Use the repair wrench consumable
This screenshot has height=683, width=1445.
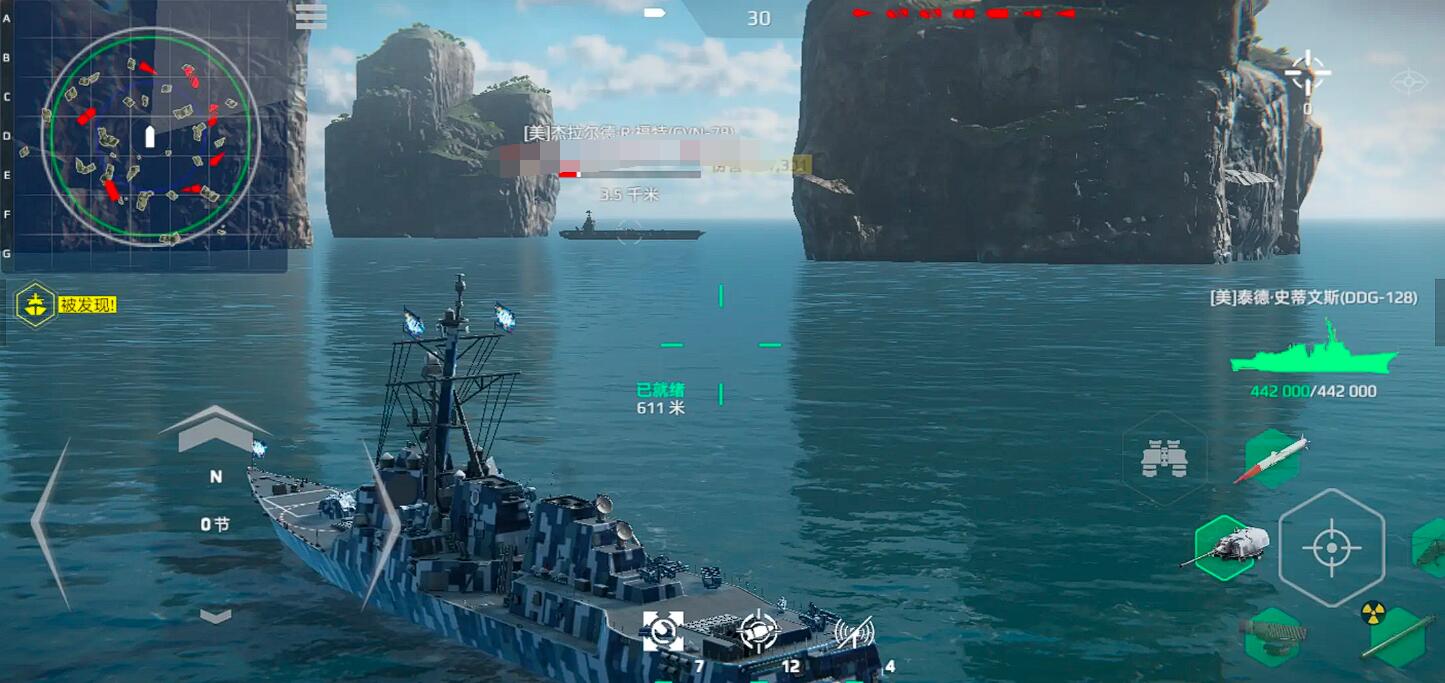tap(663, 631)
